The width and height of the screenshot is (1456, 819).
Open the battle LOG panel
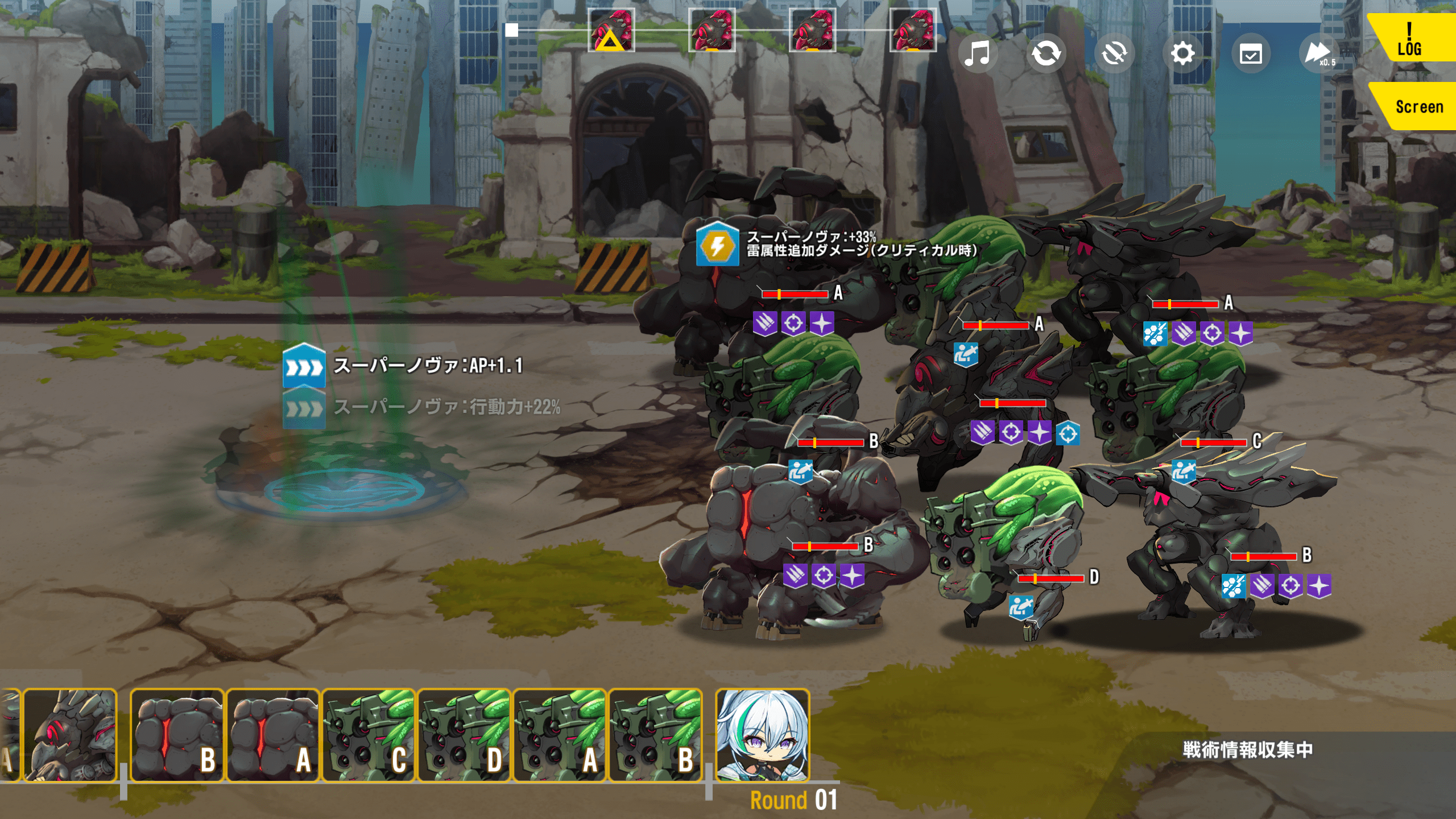pyautogui.click(x=1410, y=39)
